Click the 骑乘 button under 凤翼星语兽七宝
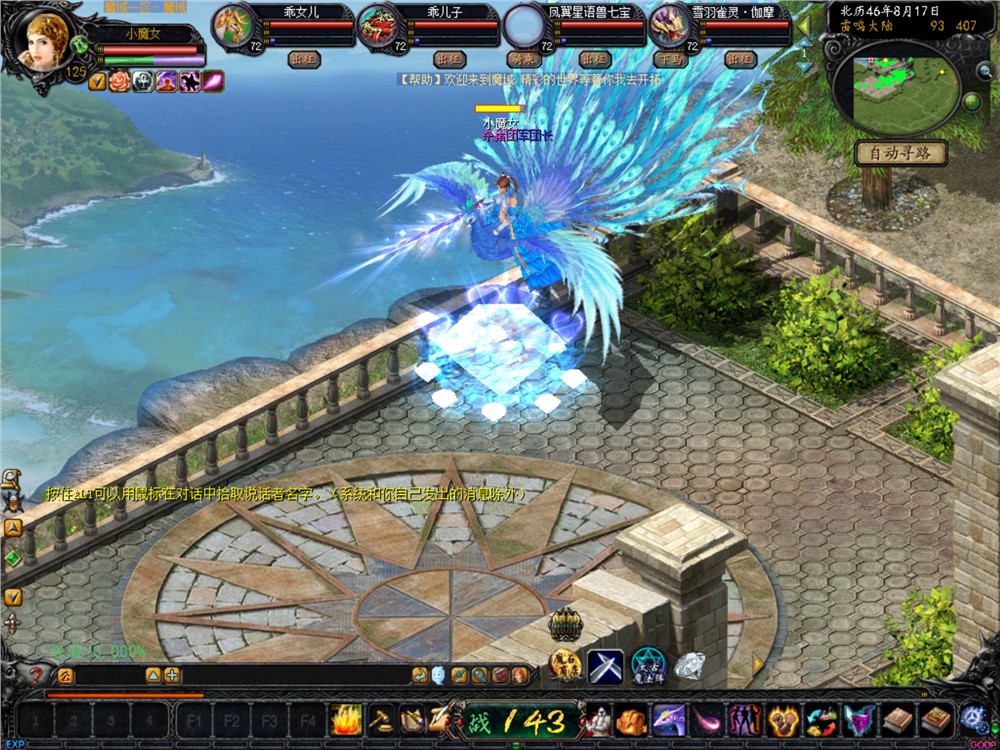Viewport: 1000px width, 750px height. coord(523,59)
